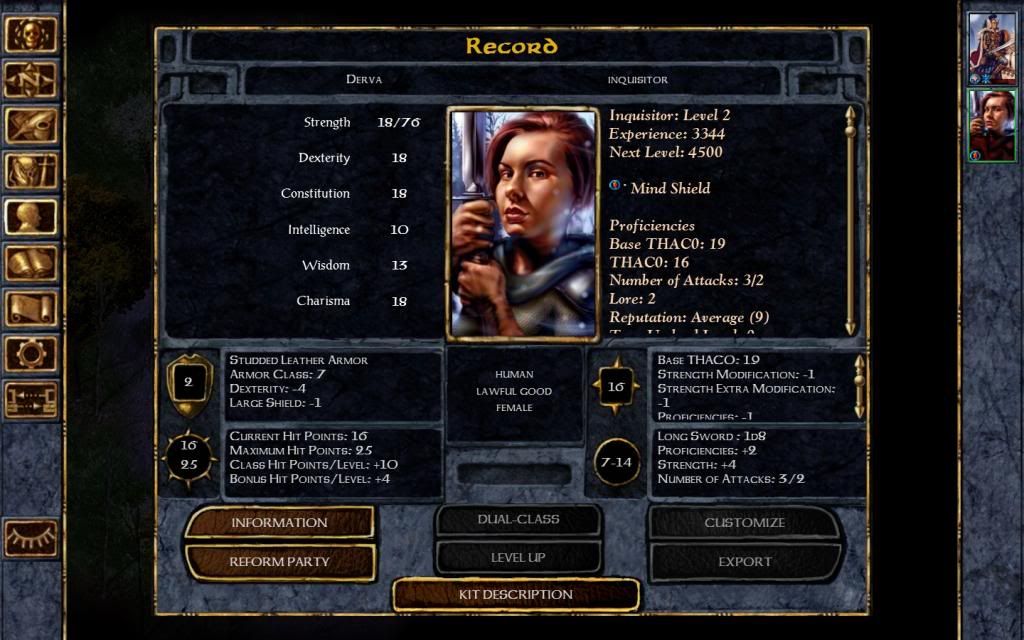Click the dotted-arrow icon below the gear
Viewport: 1024px width, 640px height.
31,400
